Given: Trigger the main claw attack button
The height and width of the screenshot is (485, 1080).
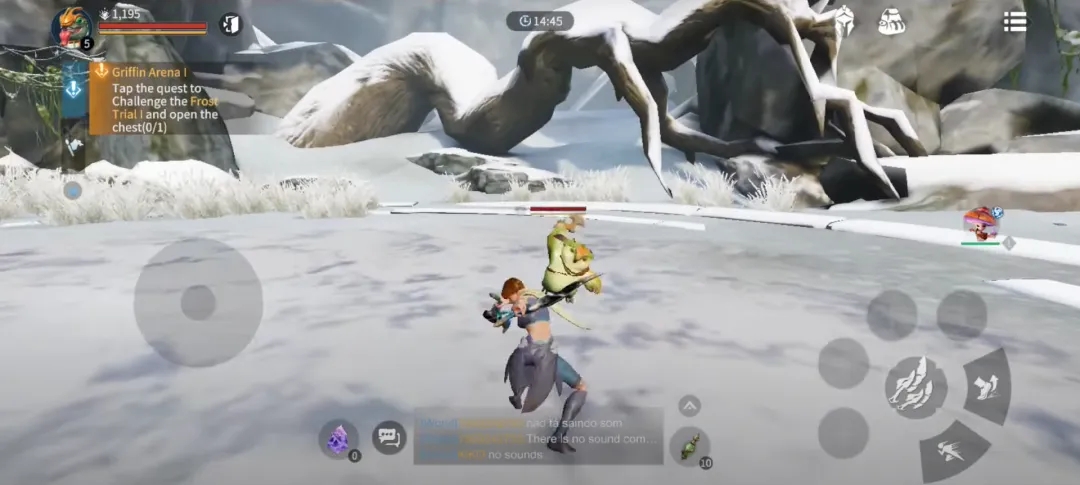Looking at the screenshot, I should tap(915, 386).
